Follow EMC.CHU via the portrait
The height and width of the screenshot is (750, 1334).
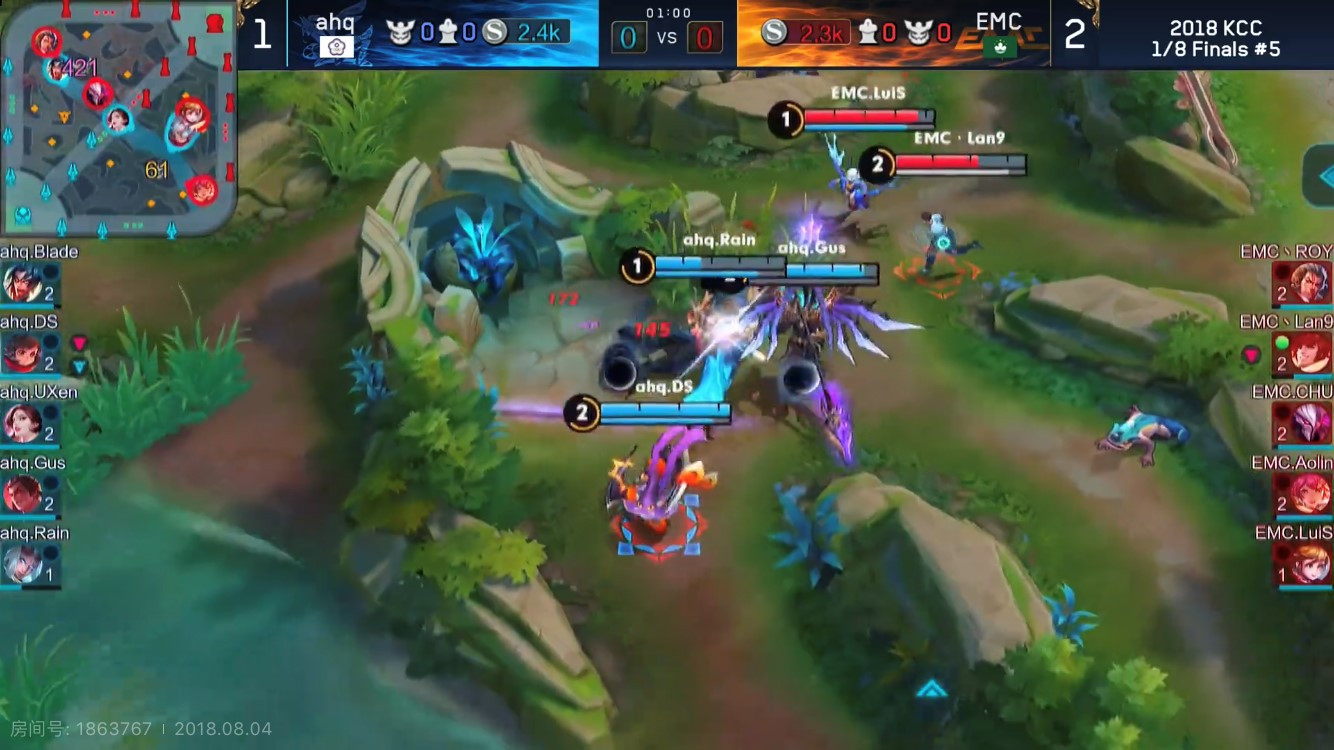[x=1310, y=423]
